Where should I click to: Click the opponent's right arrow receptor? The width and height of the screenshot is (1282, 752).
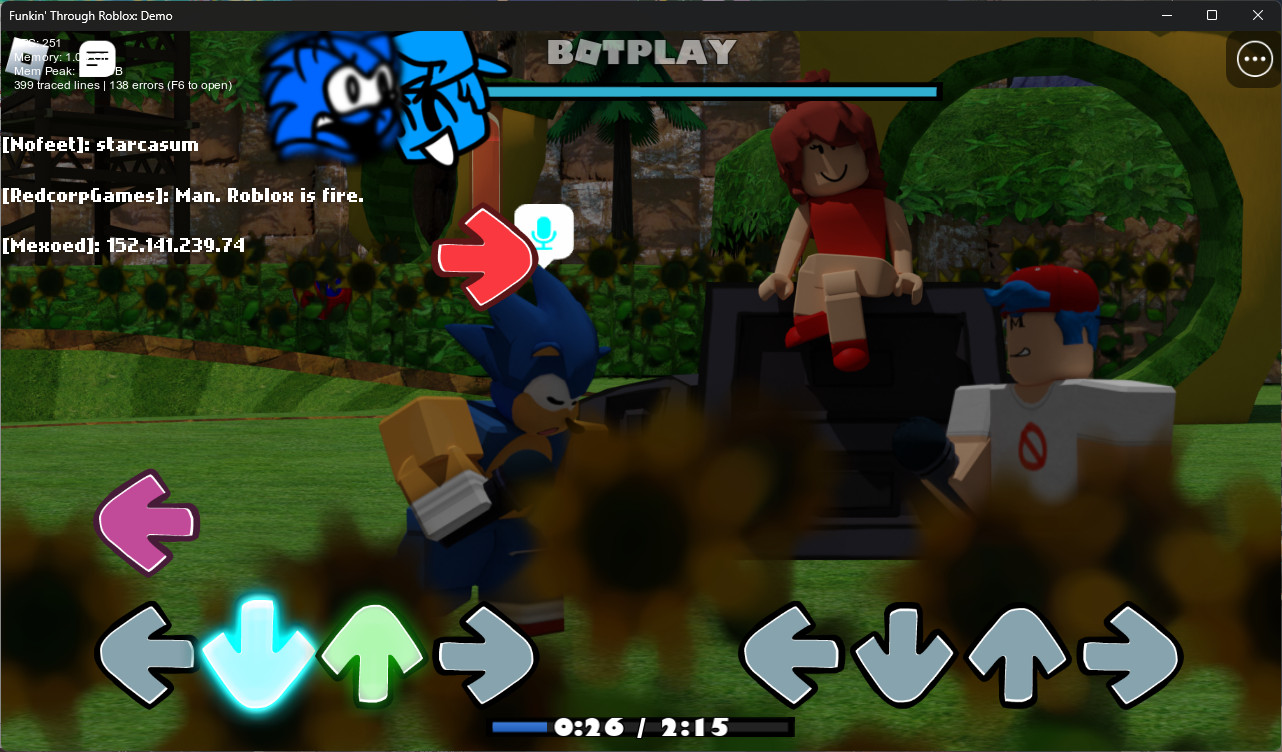pyautogui.click(x=1130, y=657)
